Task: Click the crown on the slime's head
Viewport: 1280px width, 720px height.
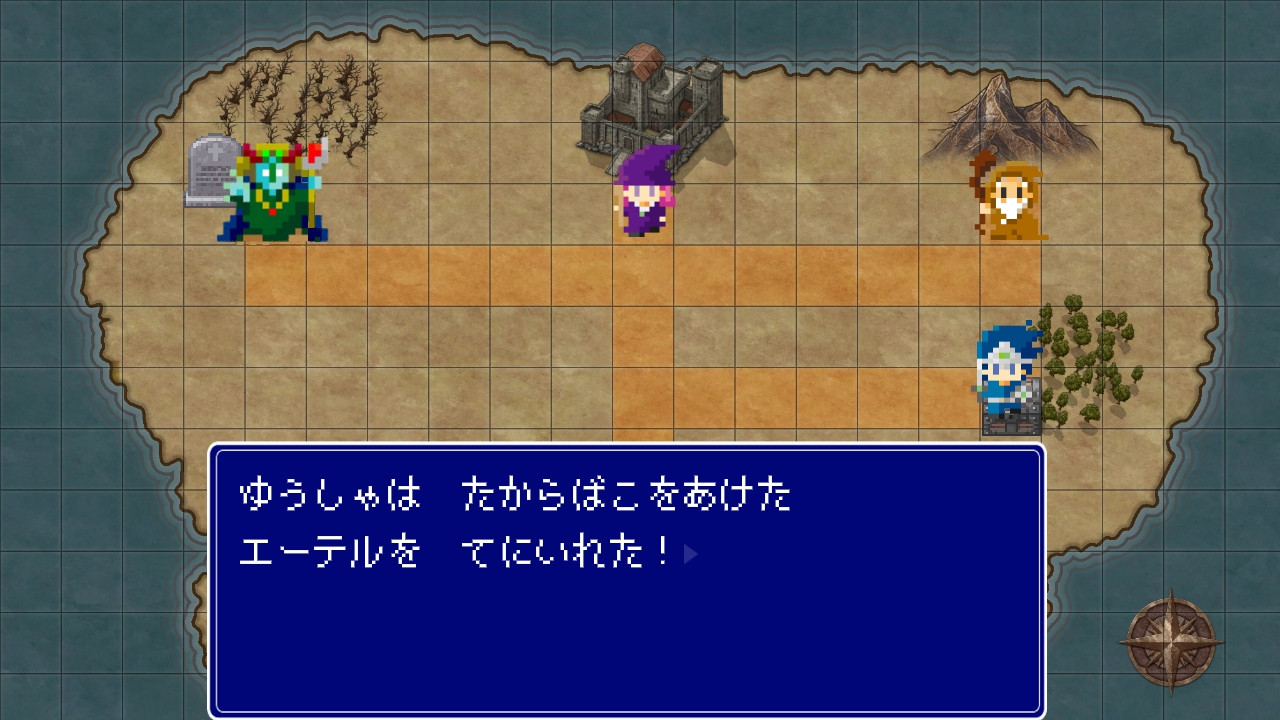Action: (x=272, y=152)
